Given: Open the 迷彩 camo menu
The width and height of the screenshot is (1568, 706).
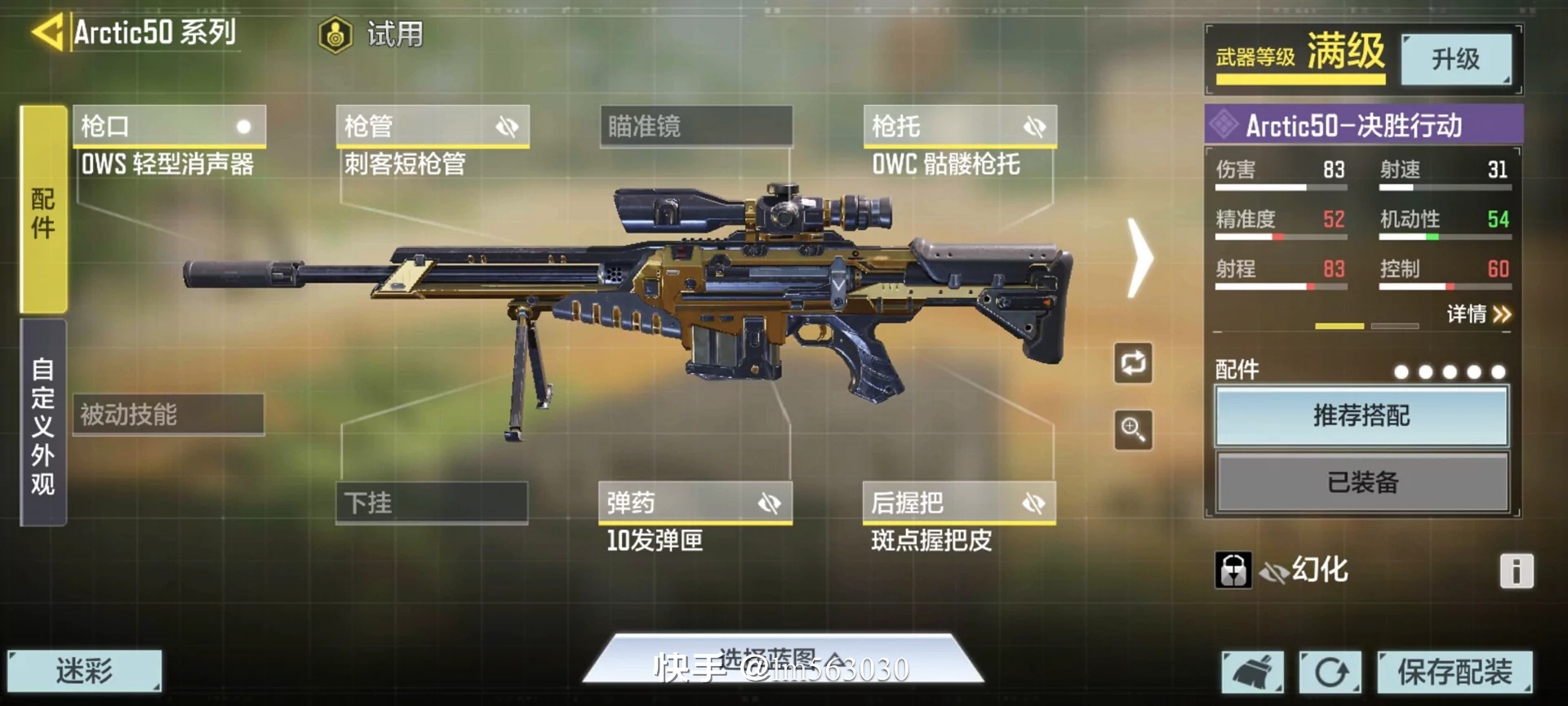Looking at the screenshot, I should (85, 671).
